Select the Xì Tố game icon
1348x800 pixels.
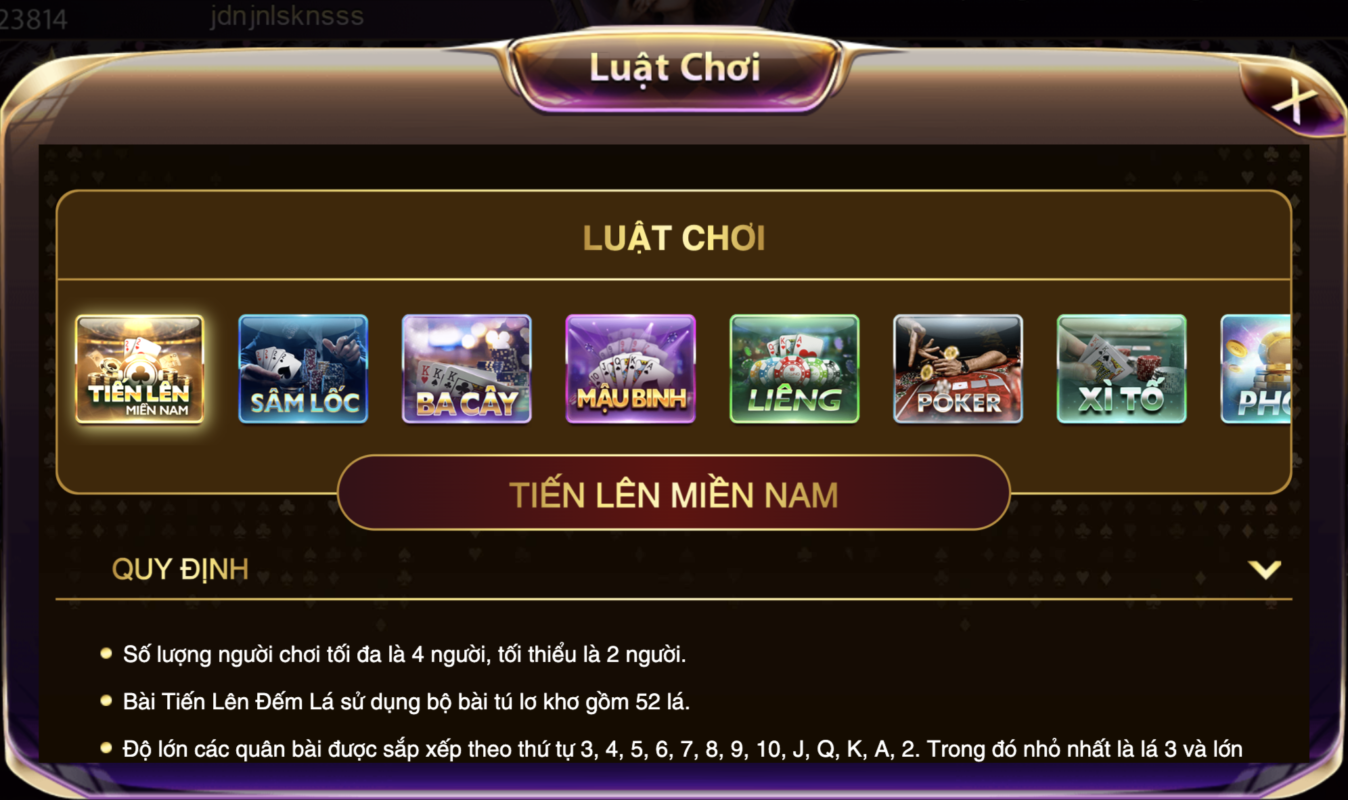[x=1122, y=369]
